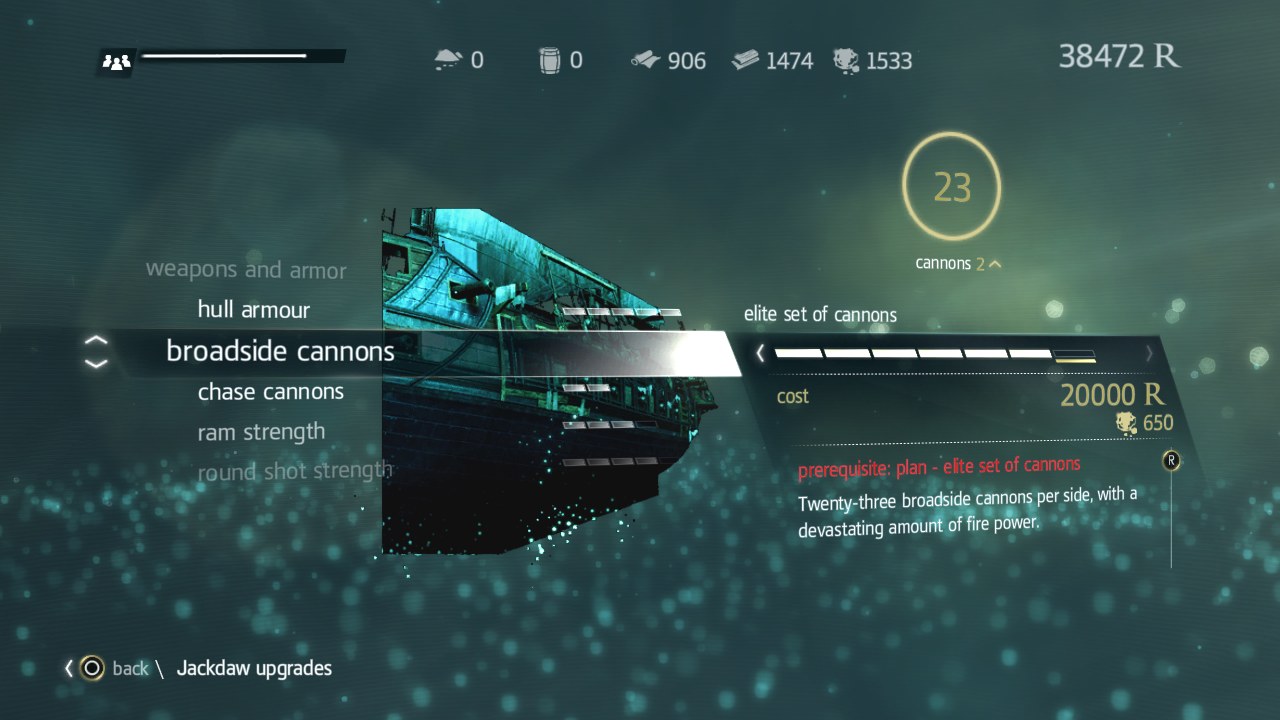Click the elite set of cannons label
This screenshot has height=720, width=1280.
[x=820, y=314]
